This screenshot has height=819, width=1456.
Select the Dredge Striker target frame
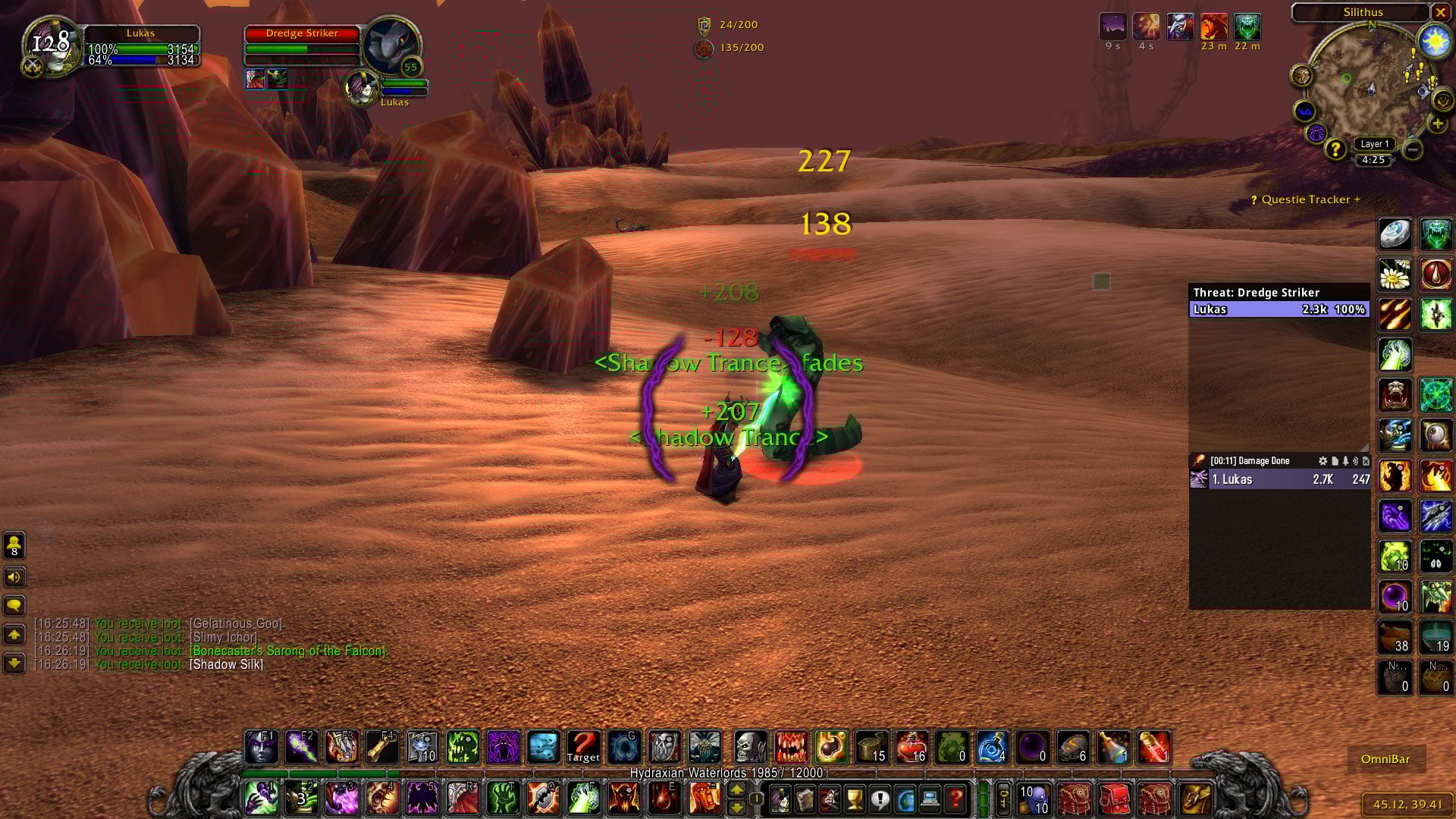[302, 33]
